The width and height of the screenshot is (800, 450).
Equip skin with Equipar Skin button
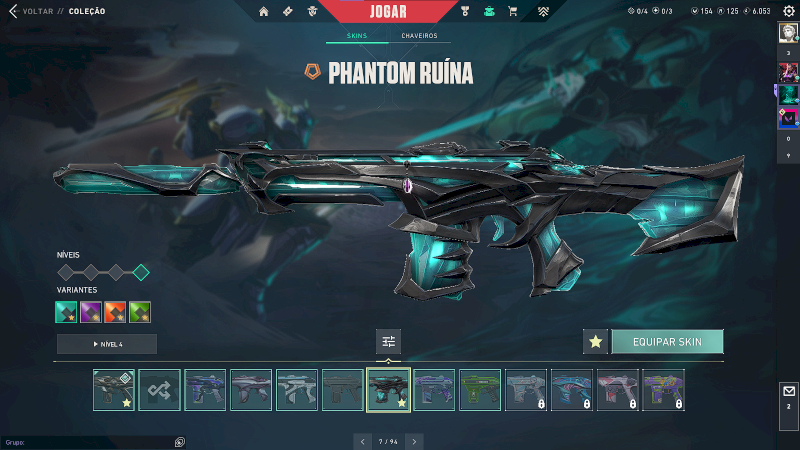point(667,342)
